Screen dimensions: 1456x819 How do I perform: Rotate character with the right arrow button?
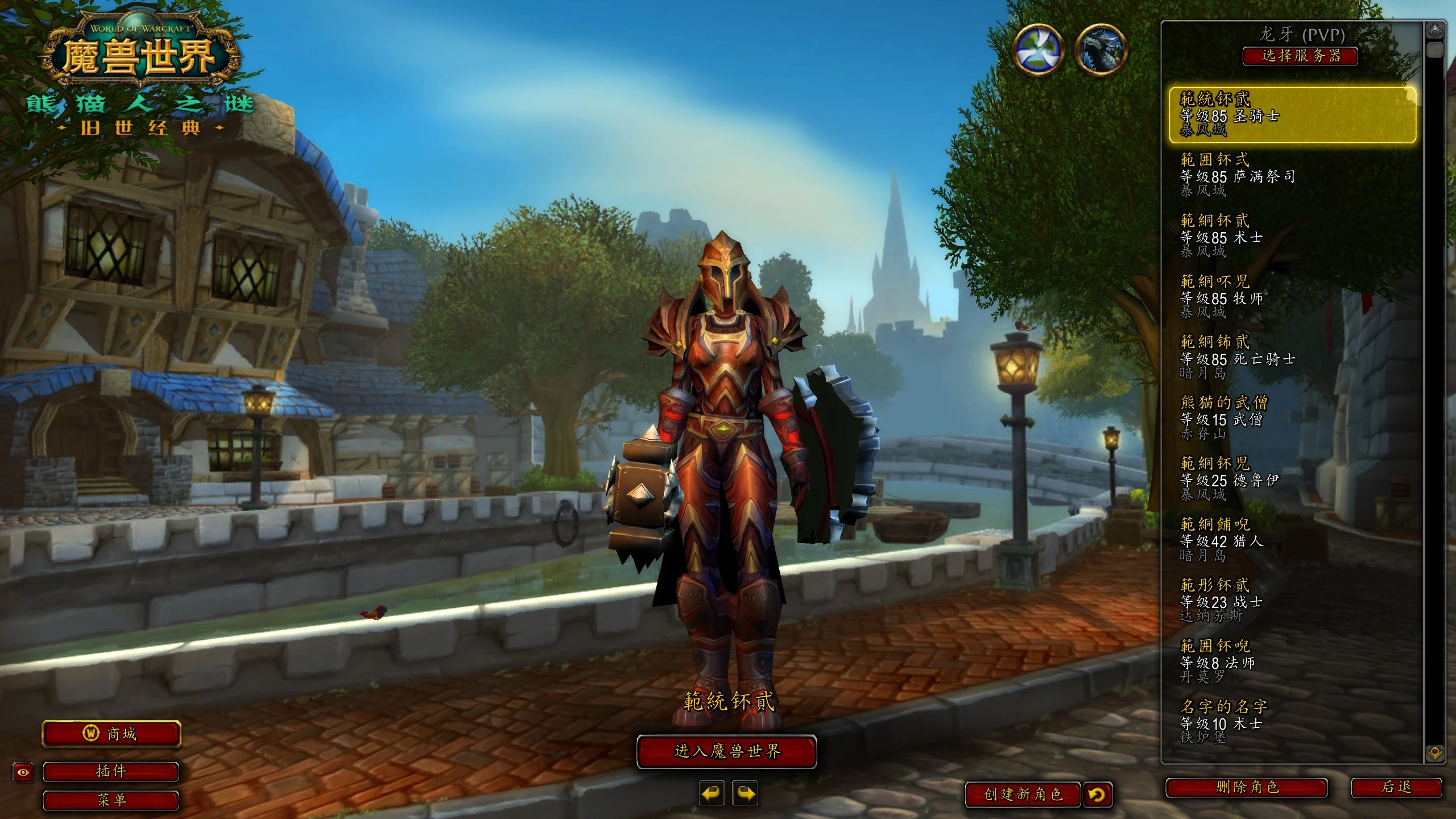coord(746,793)
